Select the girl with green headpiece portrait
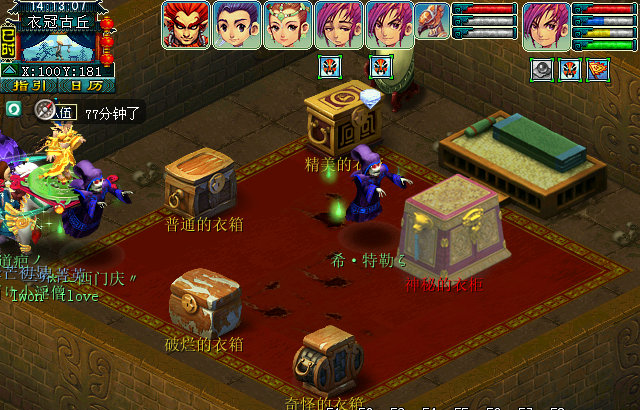The height and width of the screenshot is (410, 640). pos(288,25)
